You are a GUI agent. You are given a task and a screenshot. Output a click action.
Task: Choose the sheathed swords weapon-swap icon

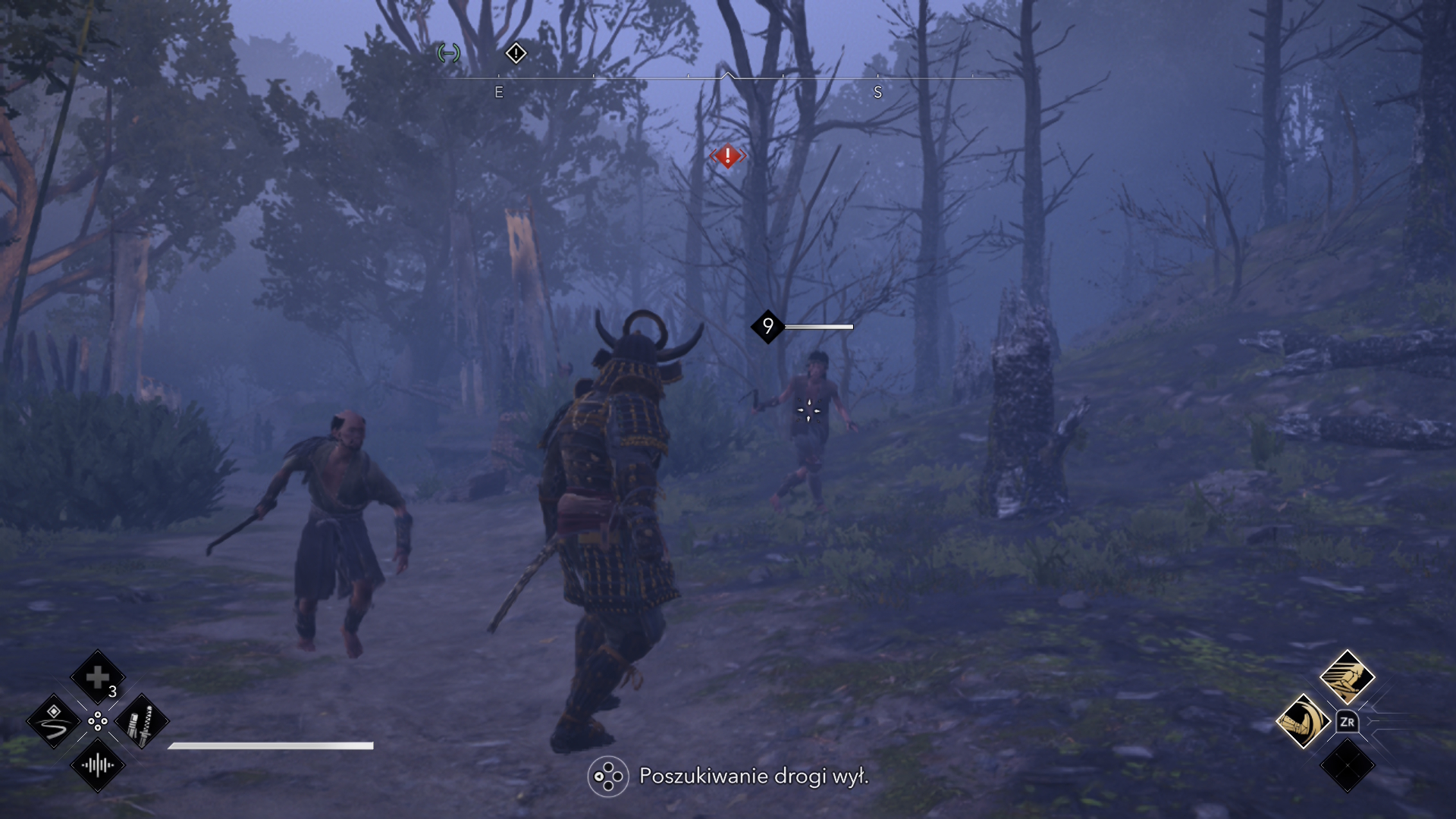(x=142, y=721)
